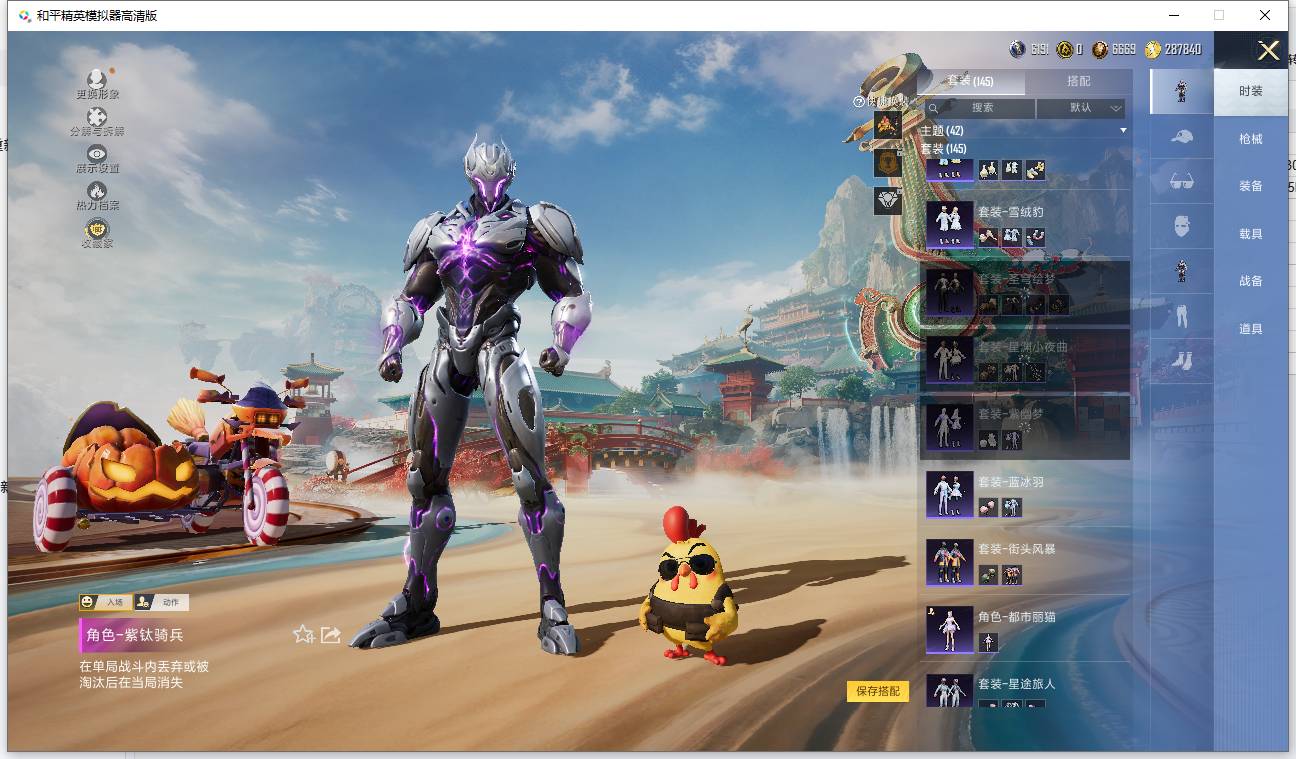The height and width of the screenshot is (759, 1296).
Task: Favorite the outfit with the star icon
Action: (303, 635)
